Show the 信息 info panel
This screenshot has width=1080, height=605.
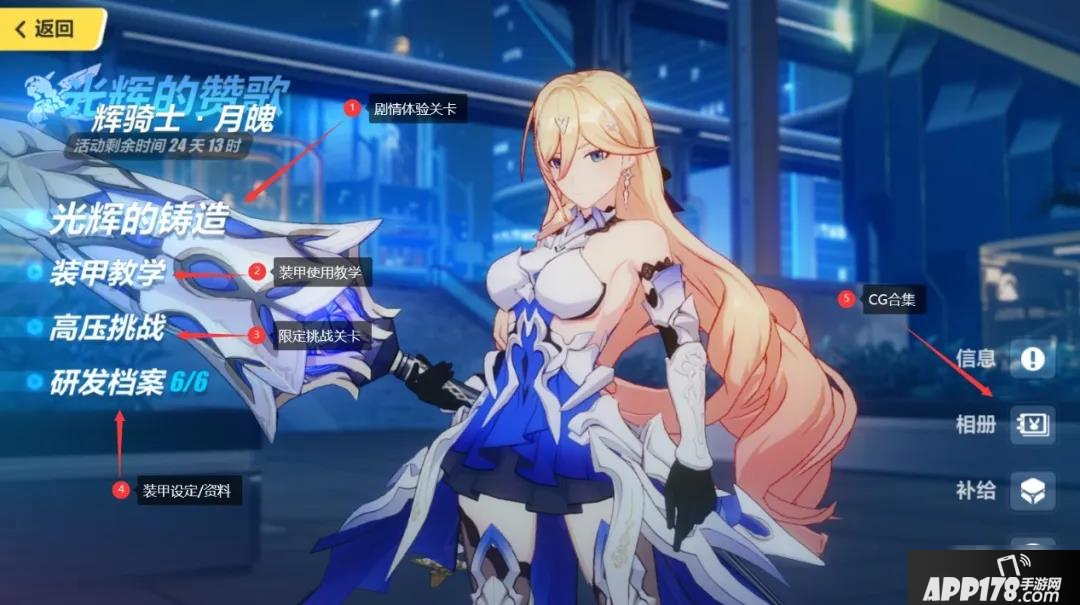click(x=1031, y=358)
